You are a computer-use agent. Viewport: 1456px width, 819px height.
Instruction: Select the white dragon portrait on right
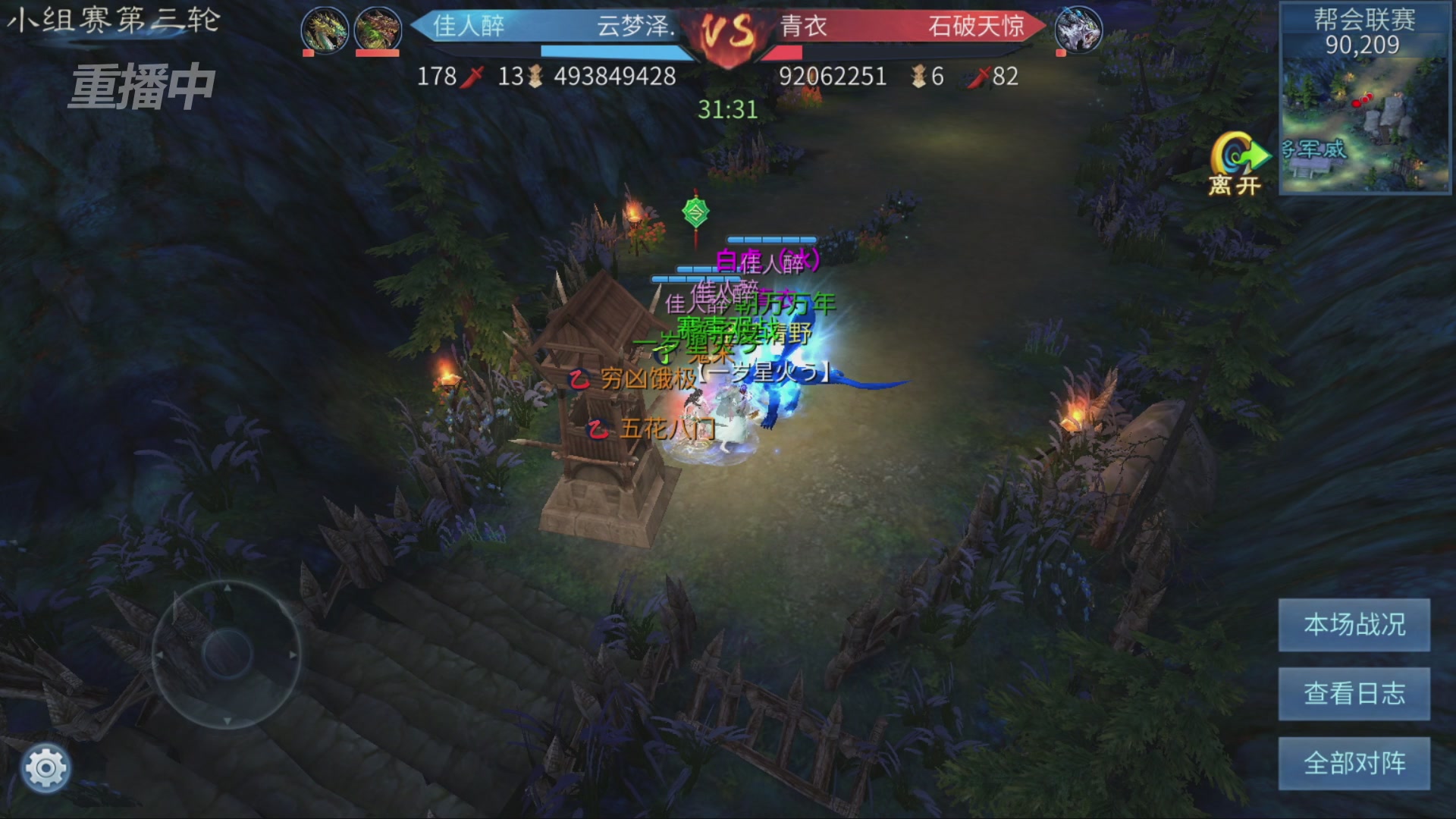point(1078,30)
